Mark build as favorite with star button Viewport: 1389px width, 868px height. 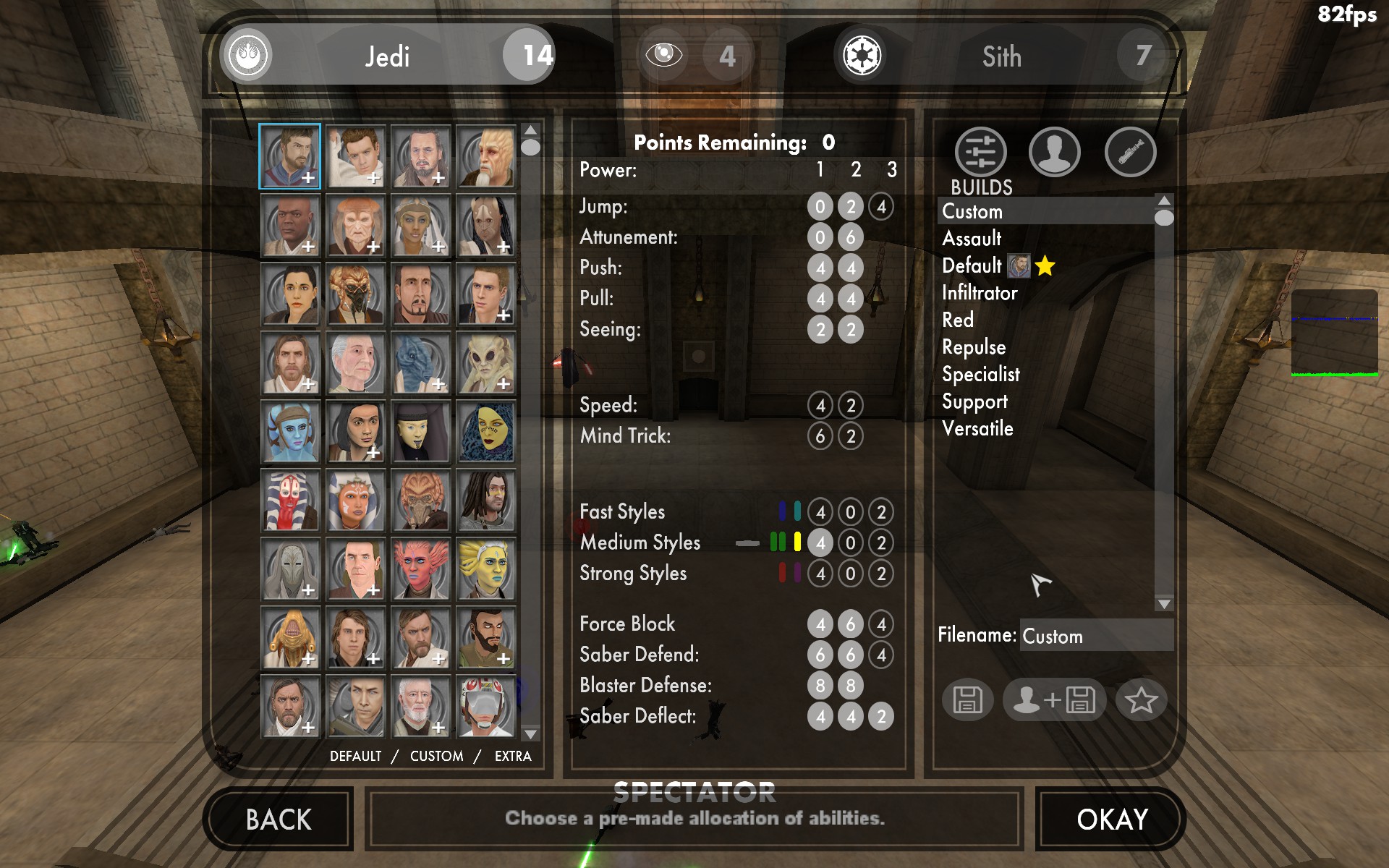[1141, 699]
